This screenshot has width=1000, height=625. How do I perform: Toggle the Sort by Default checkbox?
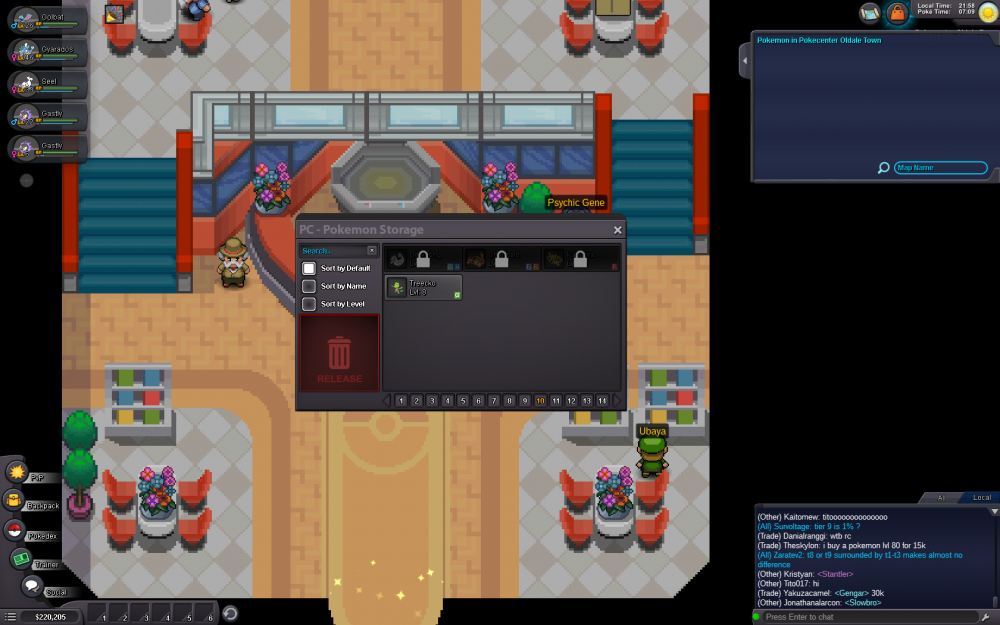pos(309,268)
